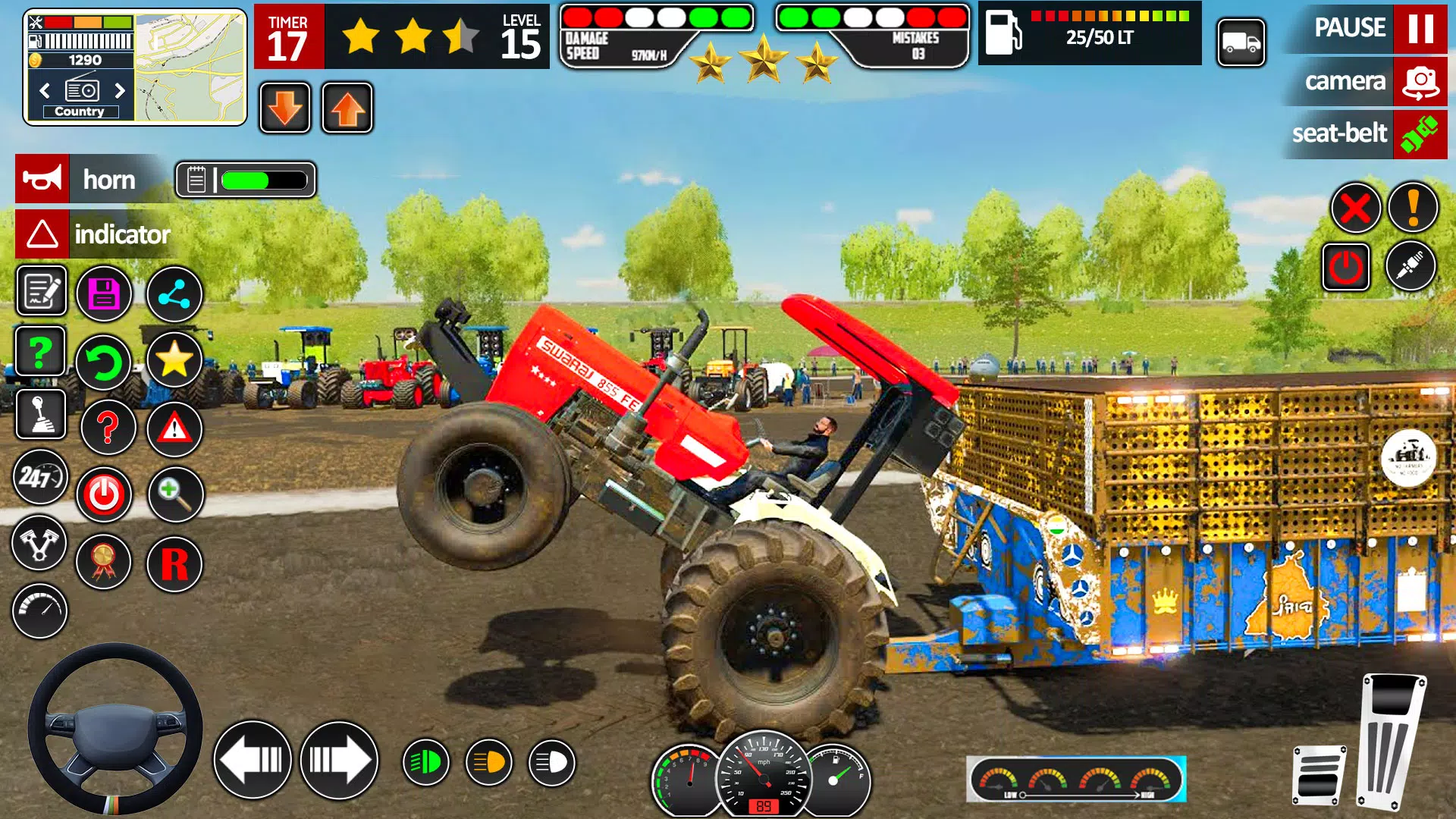Click the left minimap arrow
The height and width of the screenshot is (819, 1456).
click(43, 89)
